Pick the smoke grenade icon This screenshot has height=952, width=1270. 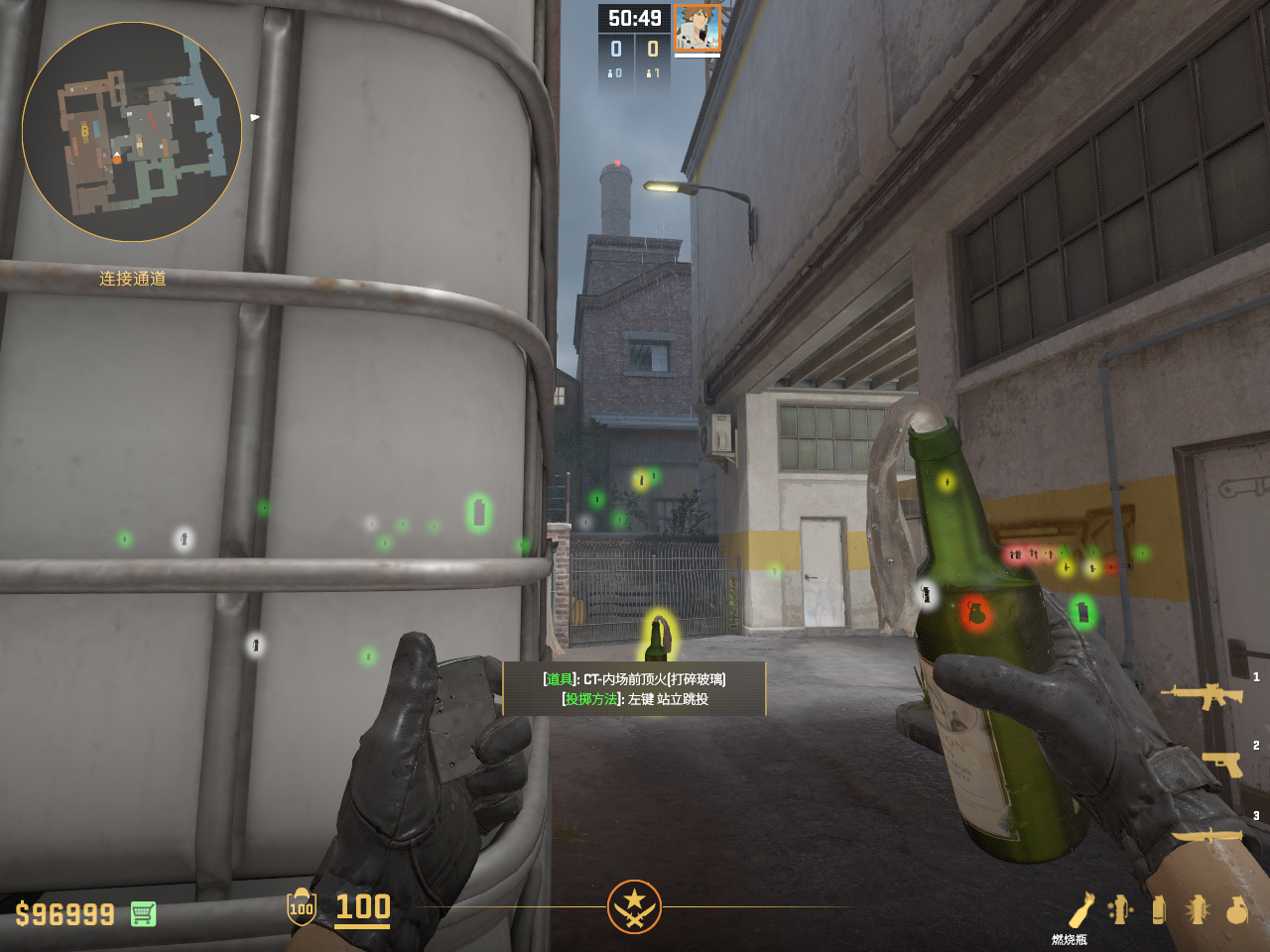click(x=1158, y=909)
